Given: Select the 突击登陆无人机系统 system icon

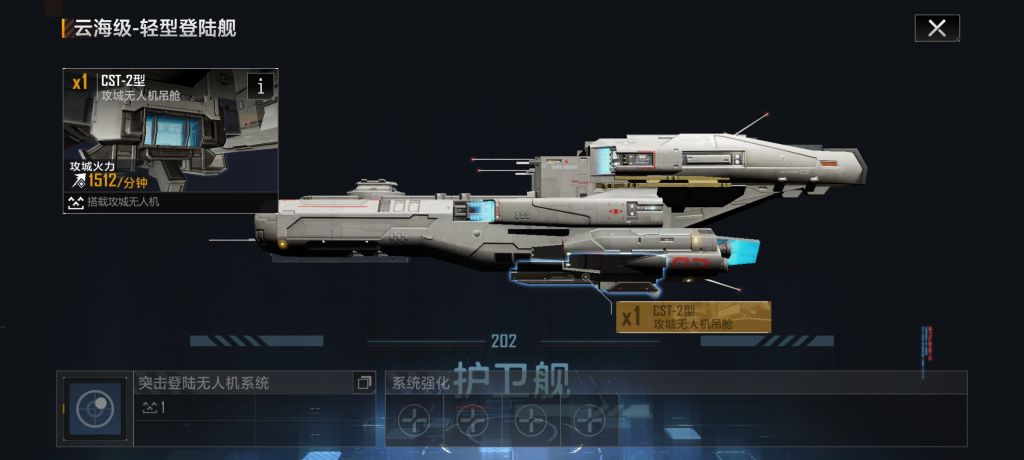Looking at the screenshot, I should pos(96,409).
